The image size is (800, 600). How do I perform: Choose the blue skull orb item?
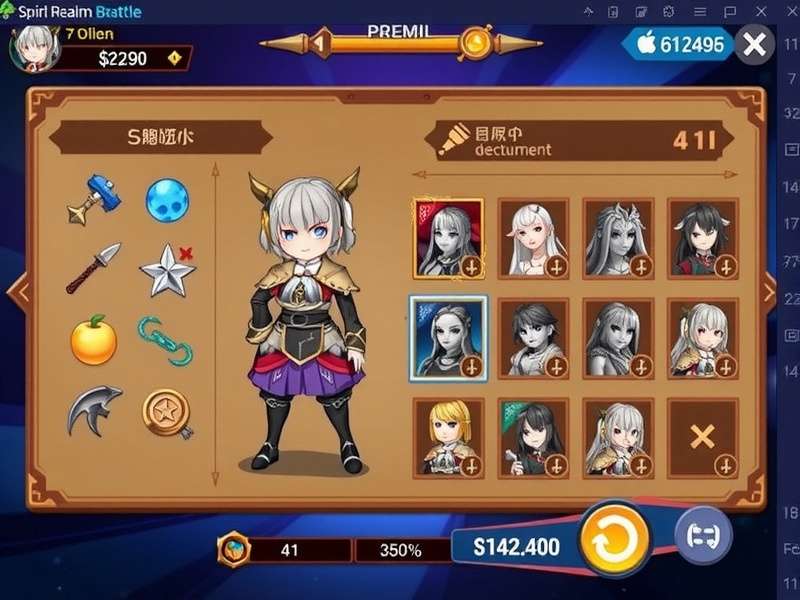[167, 200]
